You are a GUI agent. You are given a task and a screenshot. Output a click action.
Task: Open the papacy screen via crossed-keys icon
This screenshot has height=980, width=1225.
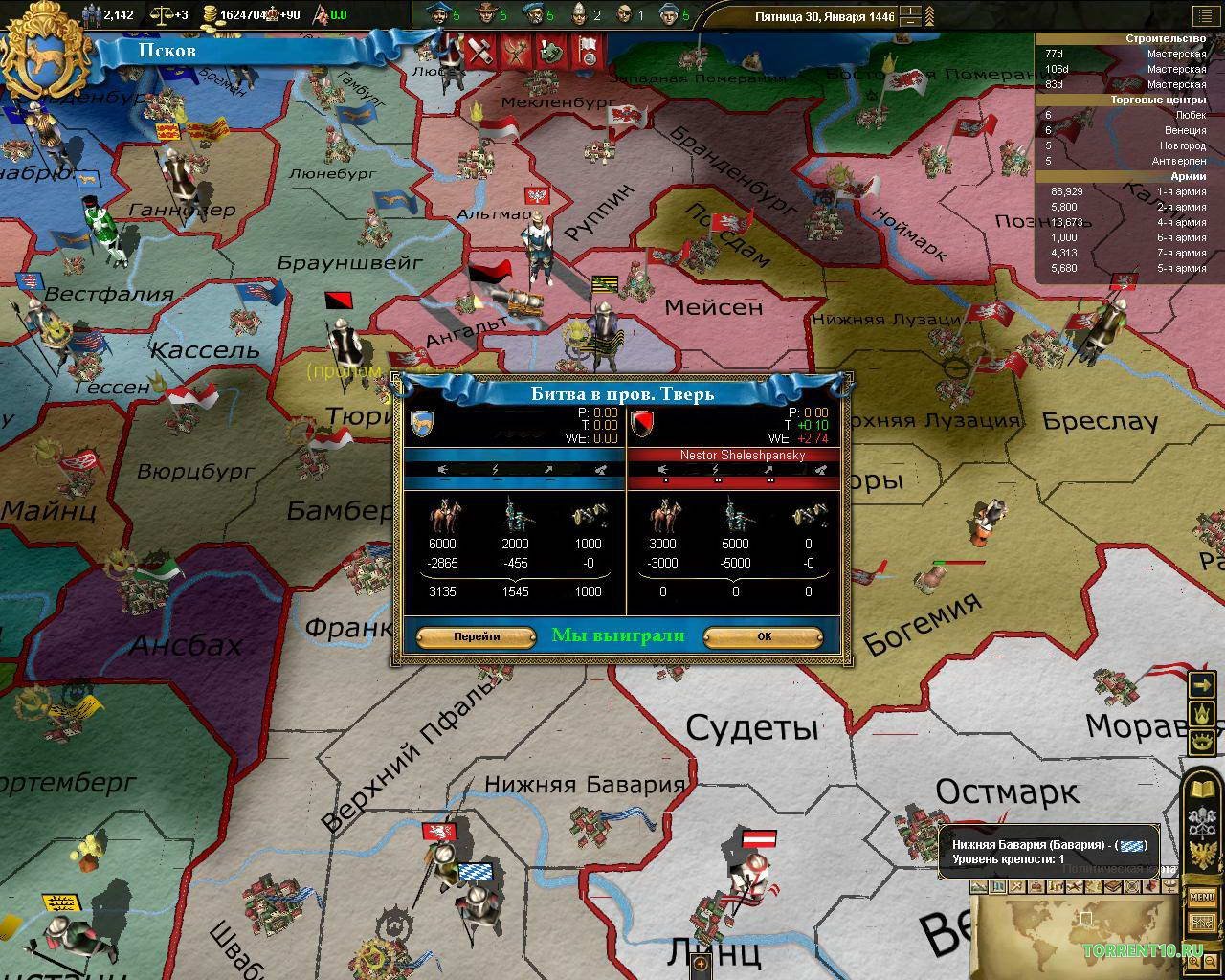1202,819
